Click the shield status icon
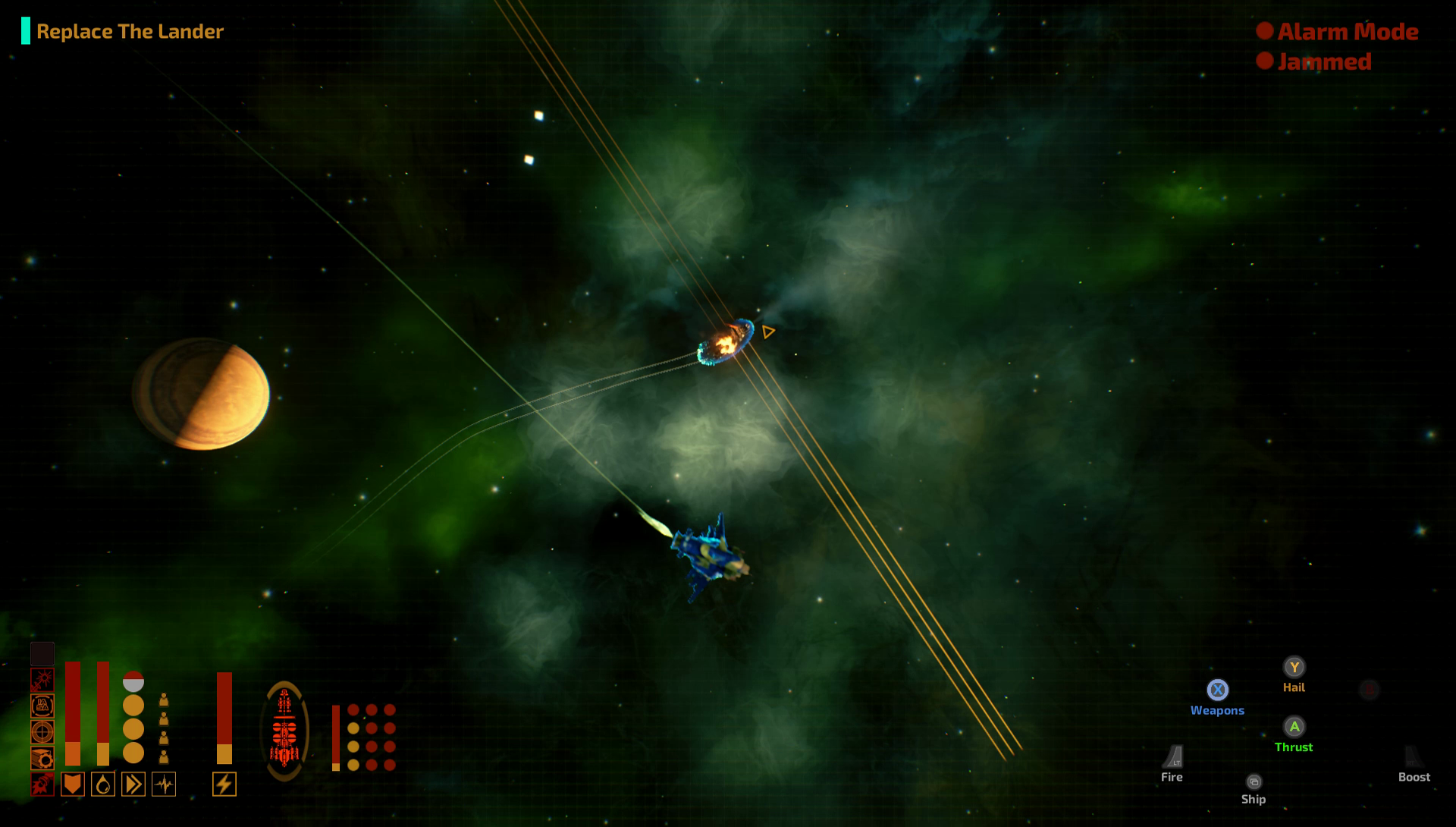1456x827 pixels. coord(73,784)
